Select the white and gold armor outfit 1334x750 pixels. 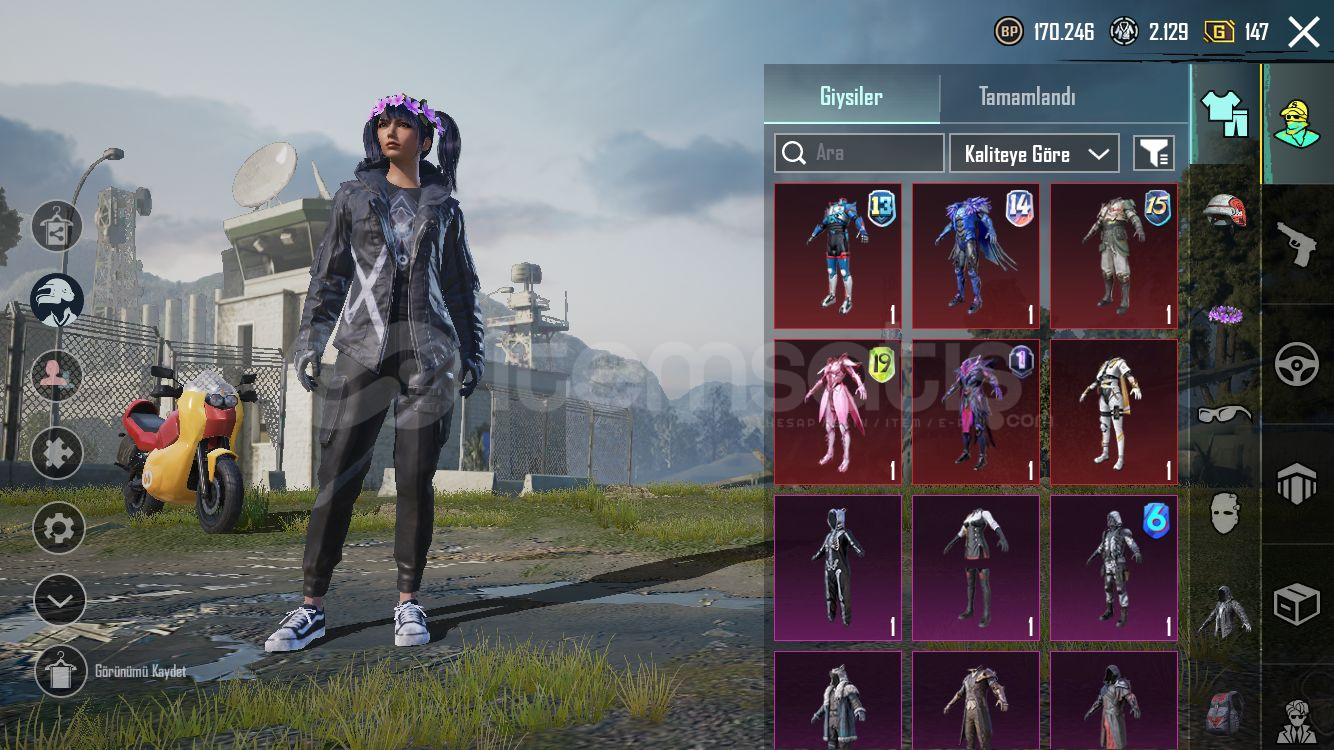(1114, 412)
